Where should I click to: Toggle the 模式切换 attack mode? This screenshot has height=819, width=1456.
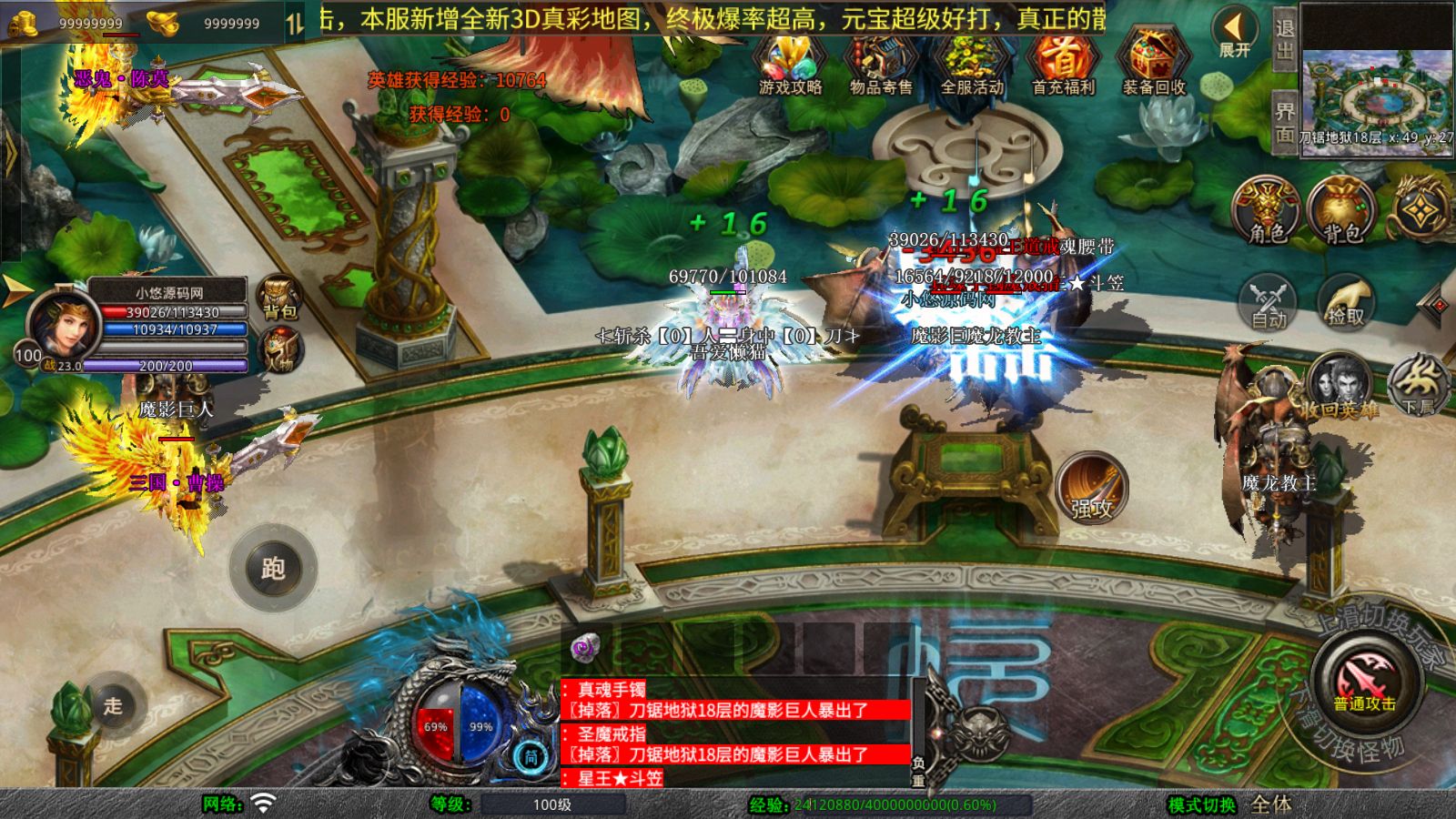(1202, 804)
